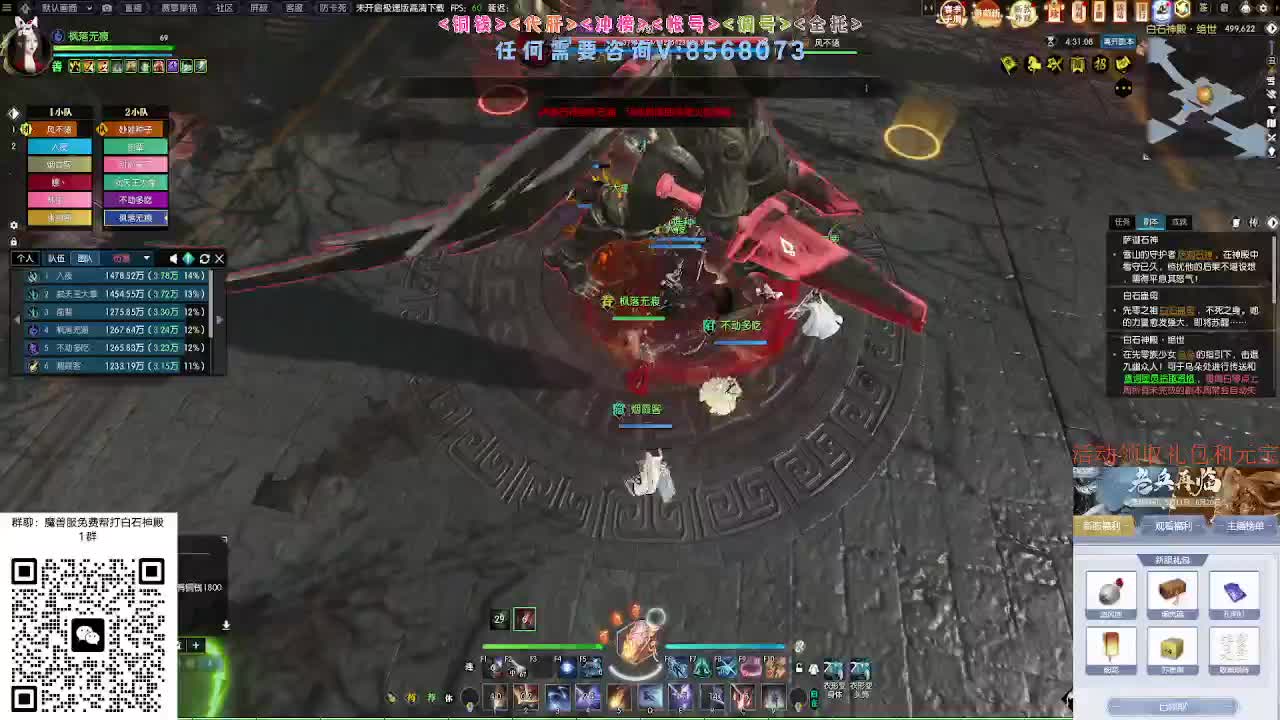The image size is (1280, 720).
Task: Click the refresh icon on the damage statistics panel
Action: tap(204, 258)
